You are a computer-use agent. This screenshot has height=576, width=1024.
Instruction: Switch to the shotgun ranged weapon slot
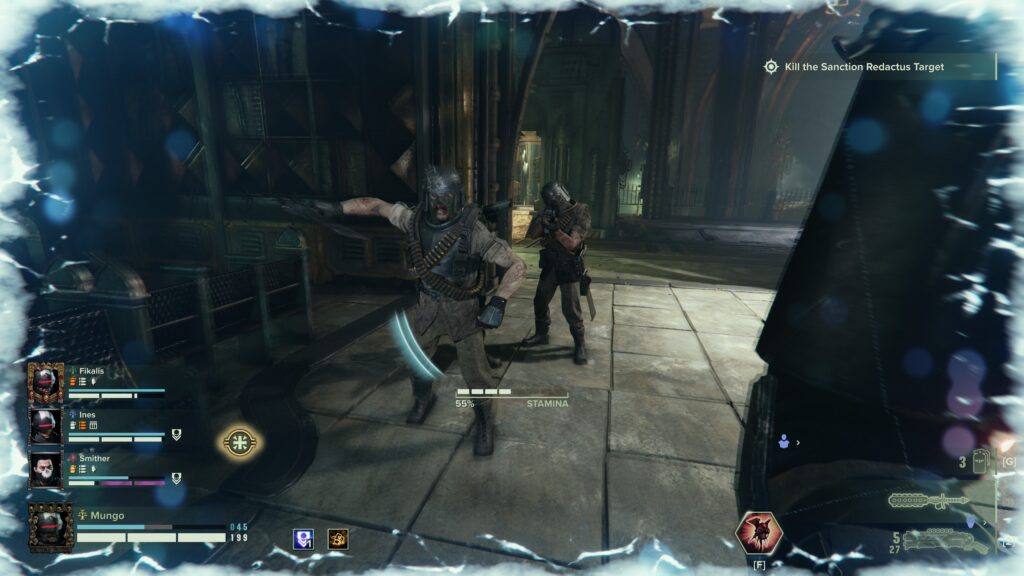pyautogui.click(x=945, y=541)
